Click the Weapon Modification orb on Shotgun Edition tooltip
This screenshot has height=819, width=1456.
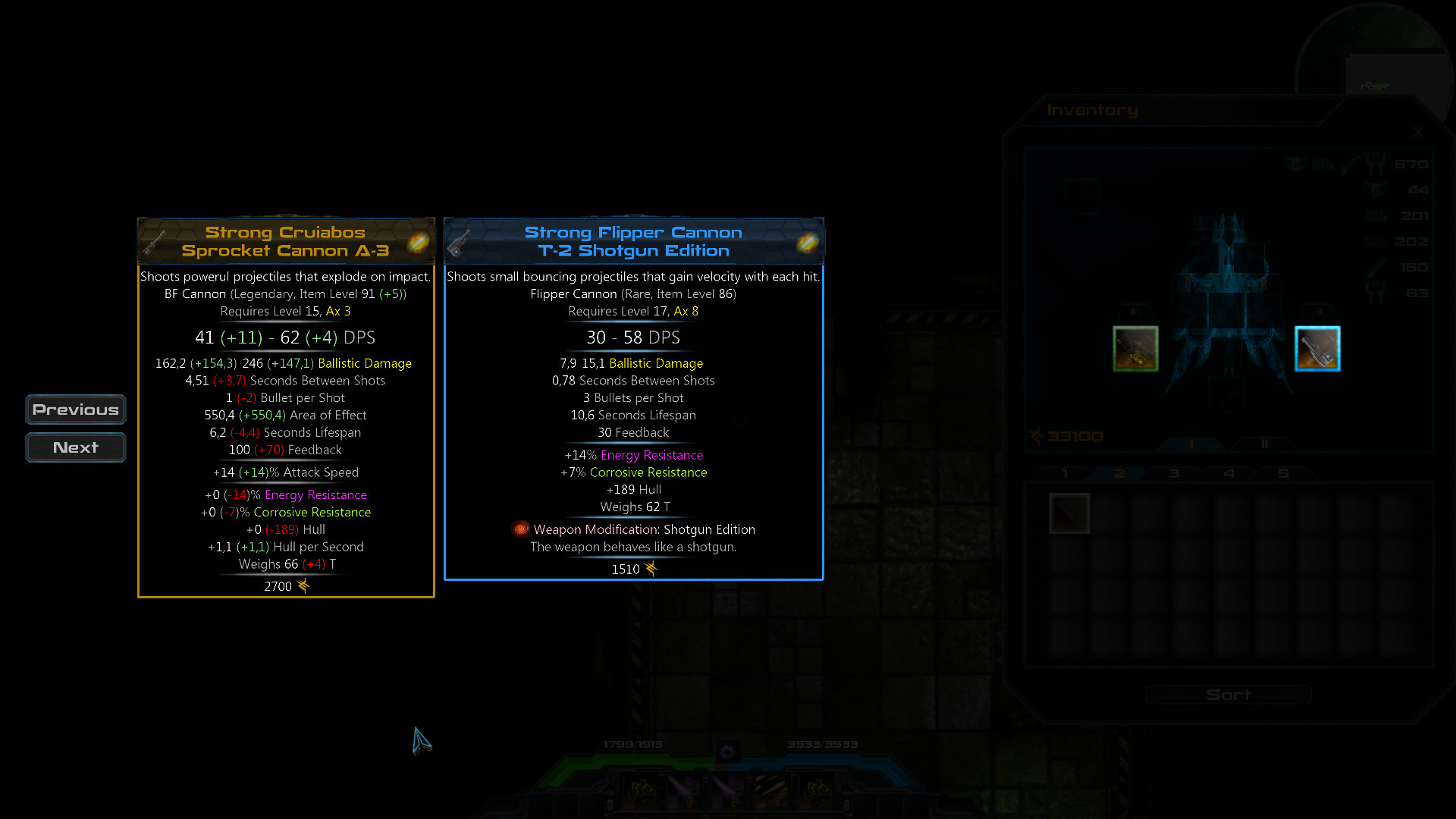pyautogui.click(x=521, y=529)
